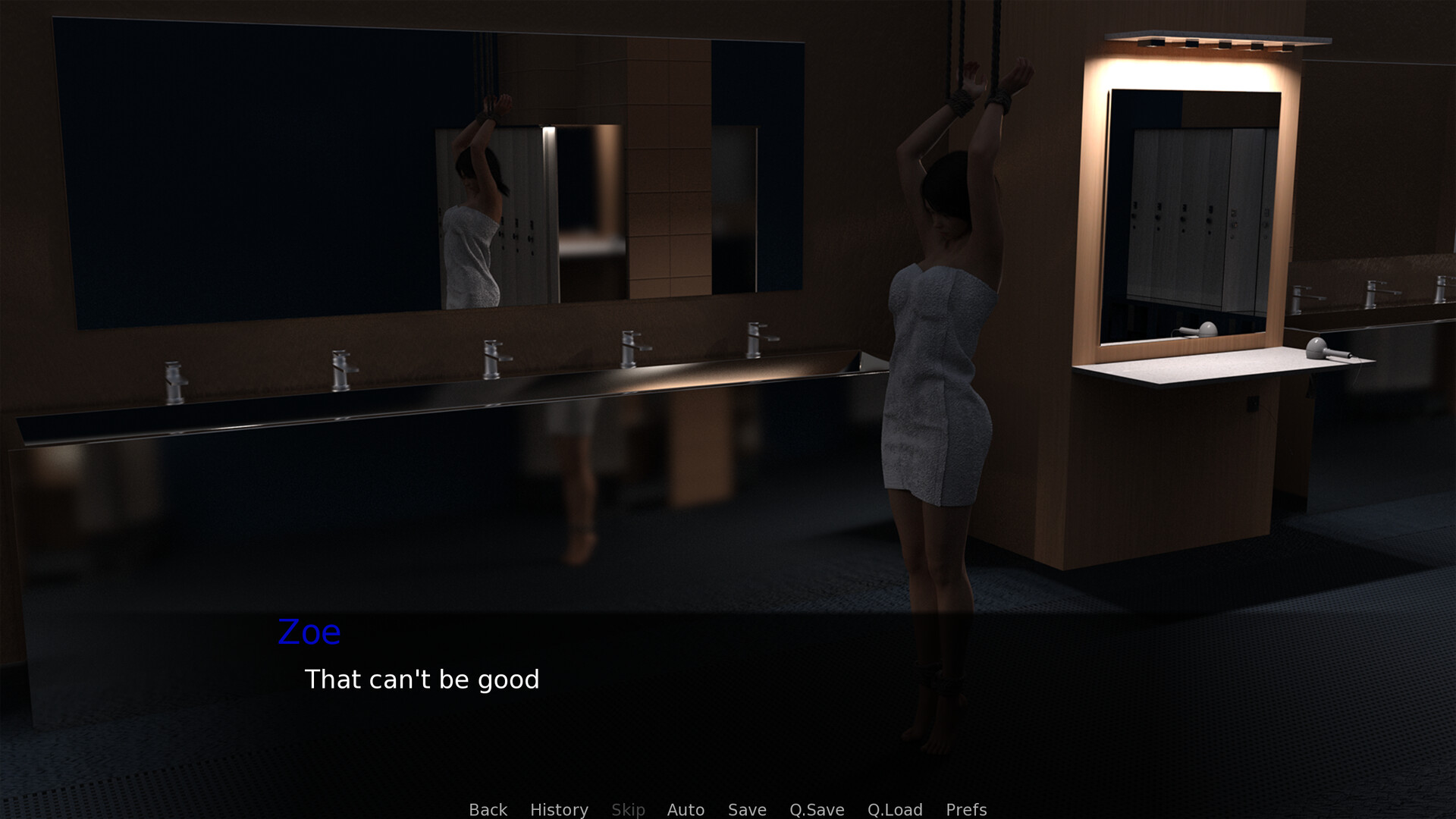The height and width of the screenshot is (819, 1456).
Task: Enable Skip mode
Action: coord(628,809)
